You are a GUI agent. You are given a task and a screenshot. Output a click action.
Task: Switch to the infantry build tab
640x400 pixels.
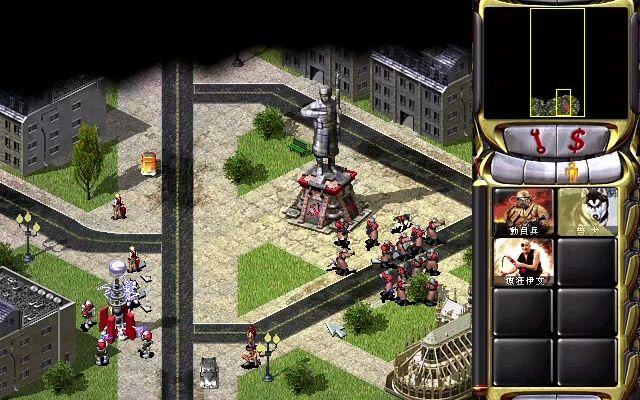(574, 169)
